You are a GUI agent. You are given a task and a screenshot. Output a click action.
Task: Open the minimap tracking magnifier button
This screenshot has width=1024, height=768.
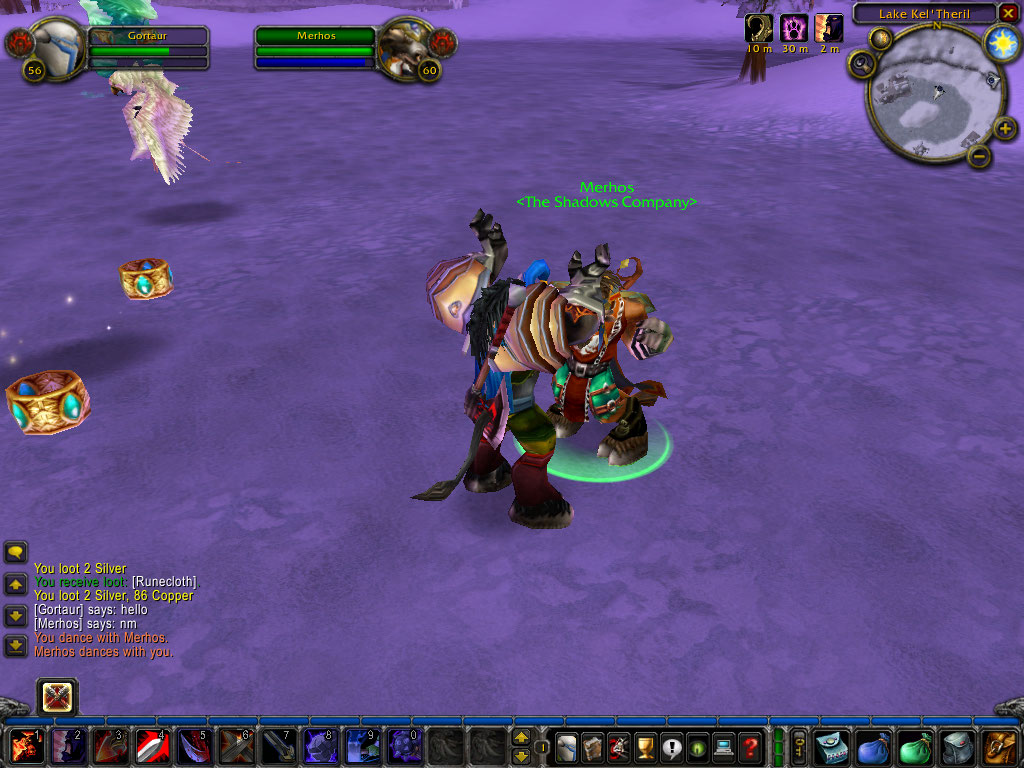(x=860, y=65)
